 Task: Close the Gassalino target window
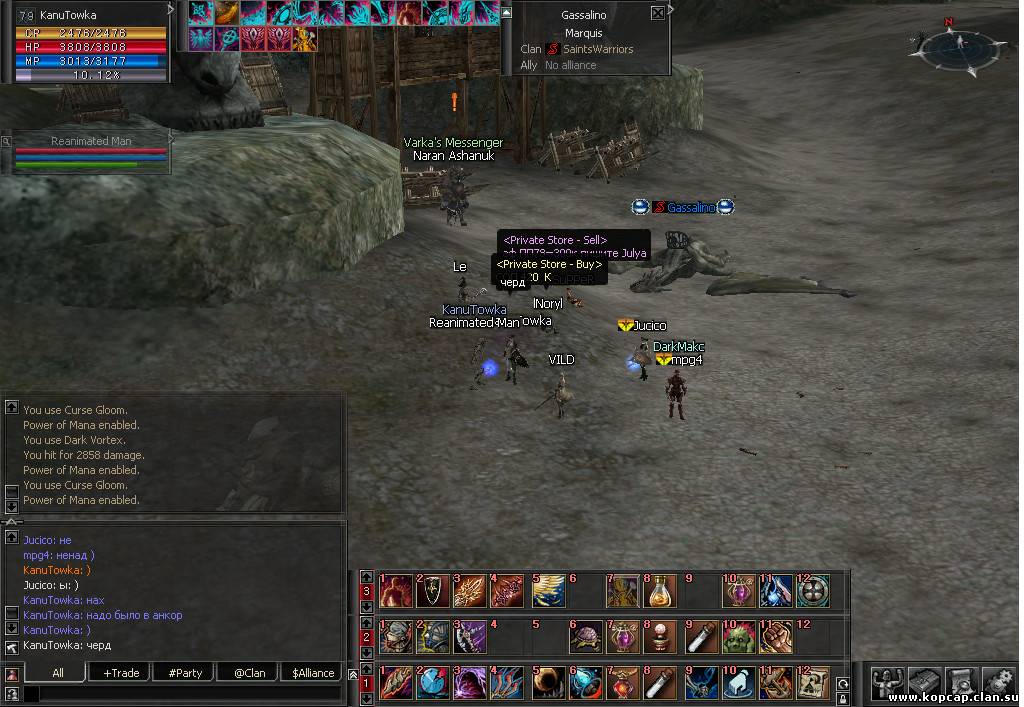[x=657, y=14]
